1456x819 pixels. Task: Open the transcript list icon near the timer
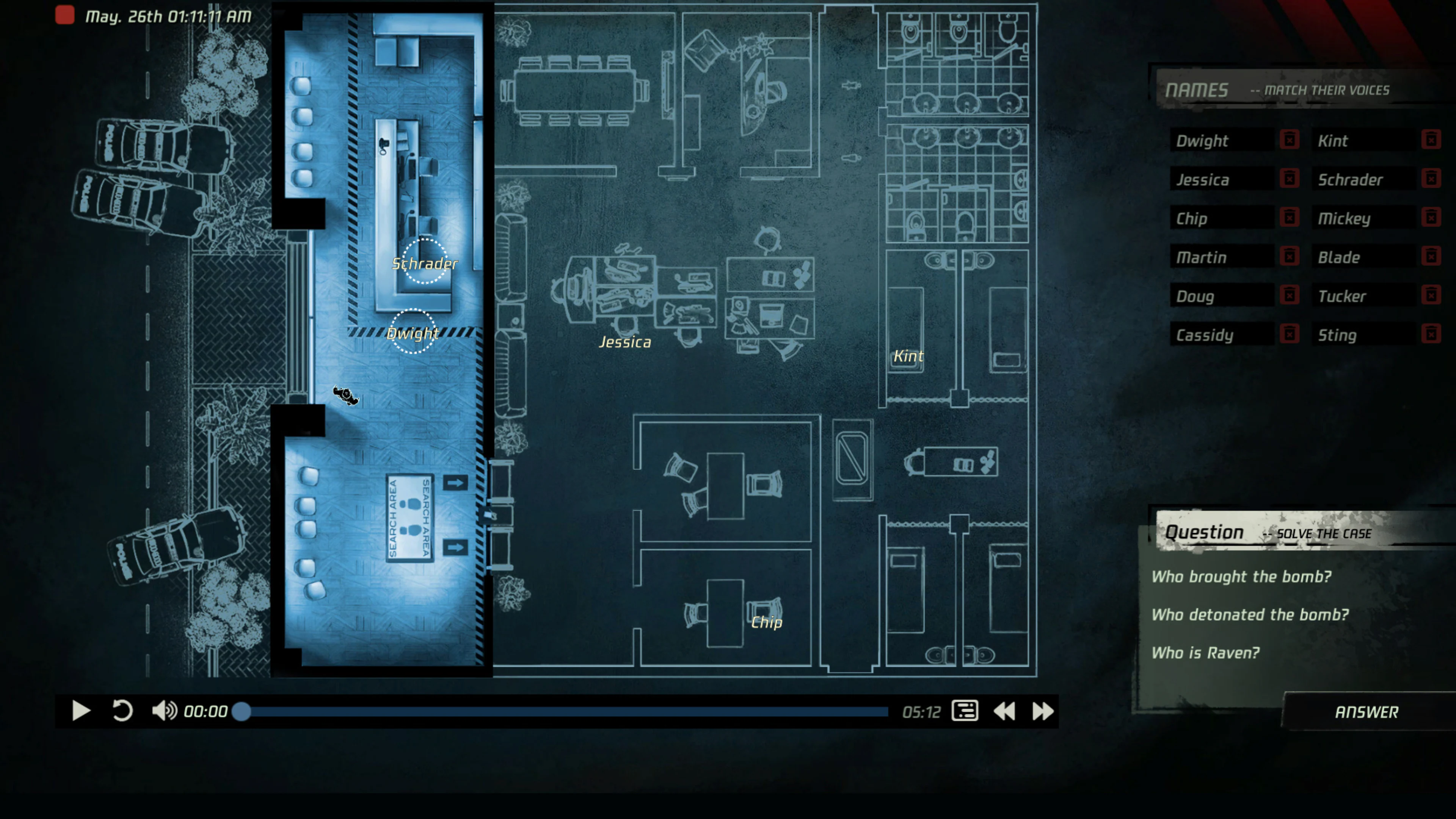pos(965,711)
